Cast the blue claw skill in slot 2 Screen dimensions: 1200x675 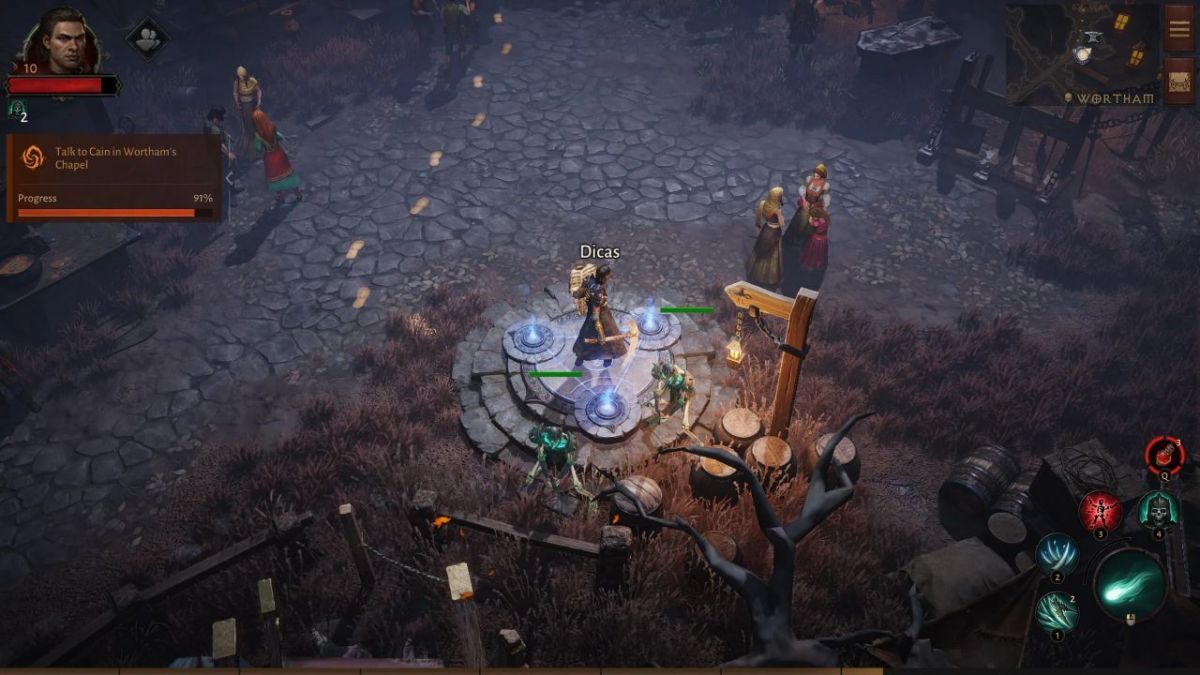coord(1055,554)
